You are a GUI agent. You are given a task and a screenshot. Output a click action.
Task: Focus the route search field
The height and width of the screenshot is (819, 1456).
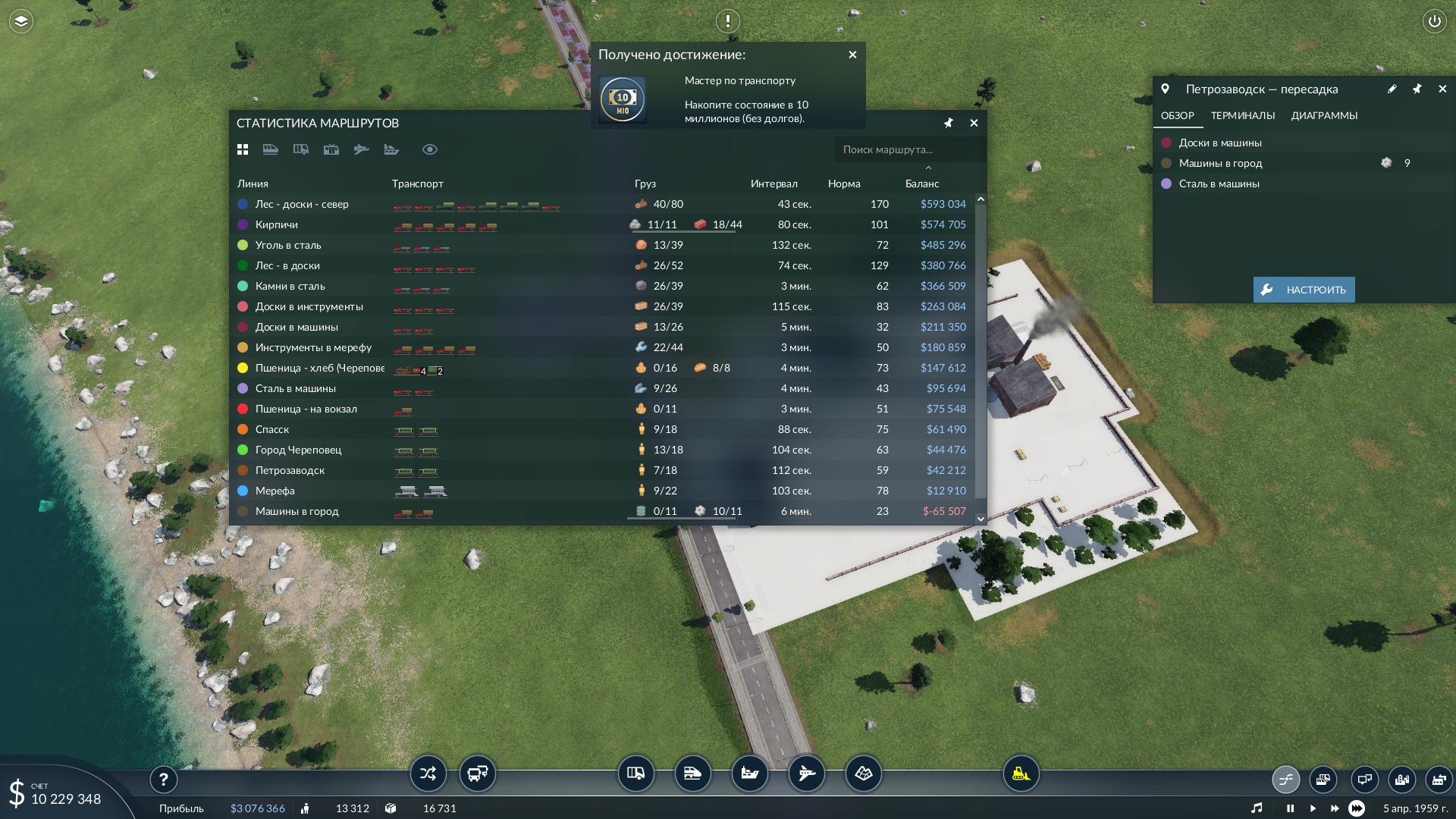tap(906, 149)
